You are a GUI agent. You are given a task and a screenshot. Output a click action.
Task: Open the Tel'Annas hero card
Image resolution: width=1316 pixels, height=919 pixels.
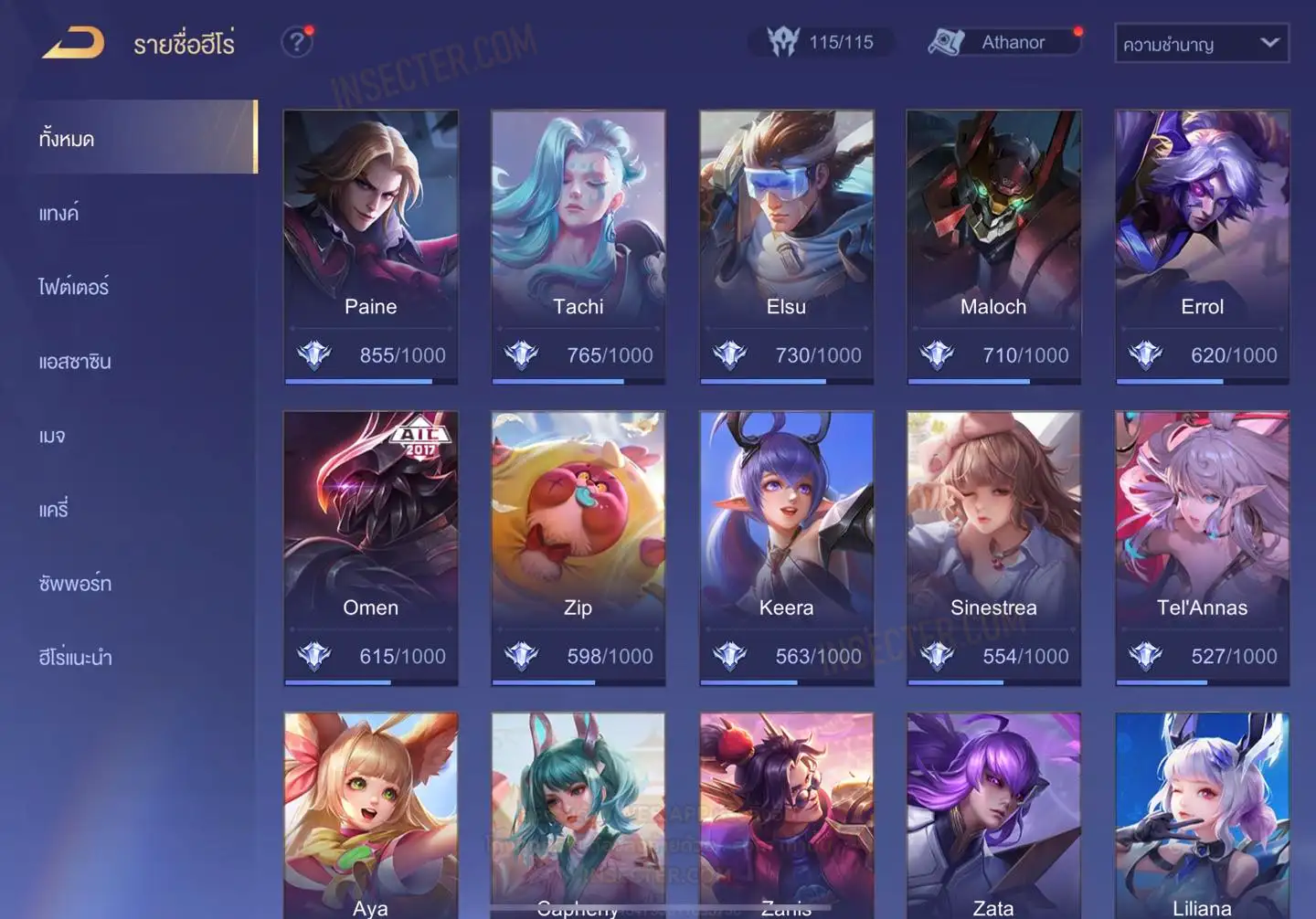click(1202, 548)
